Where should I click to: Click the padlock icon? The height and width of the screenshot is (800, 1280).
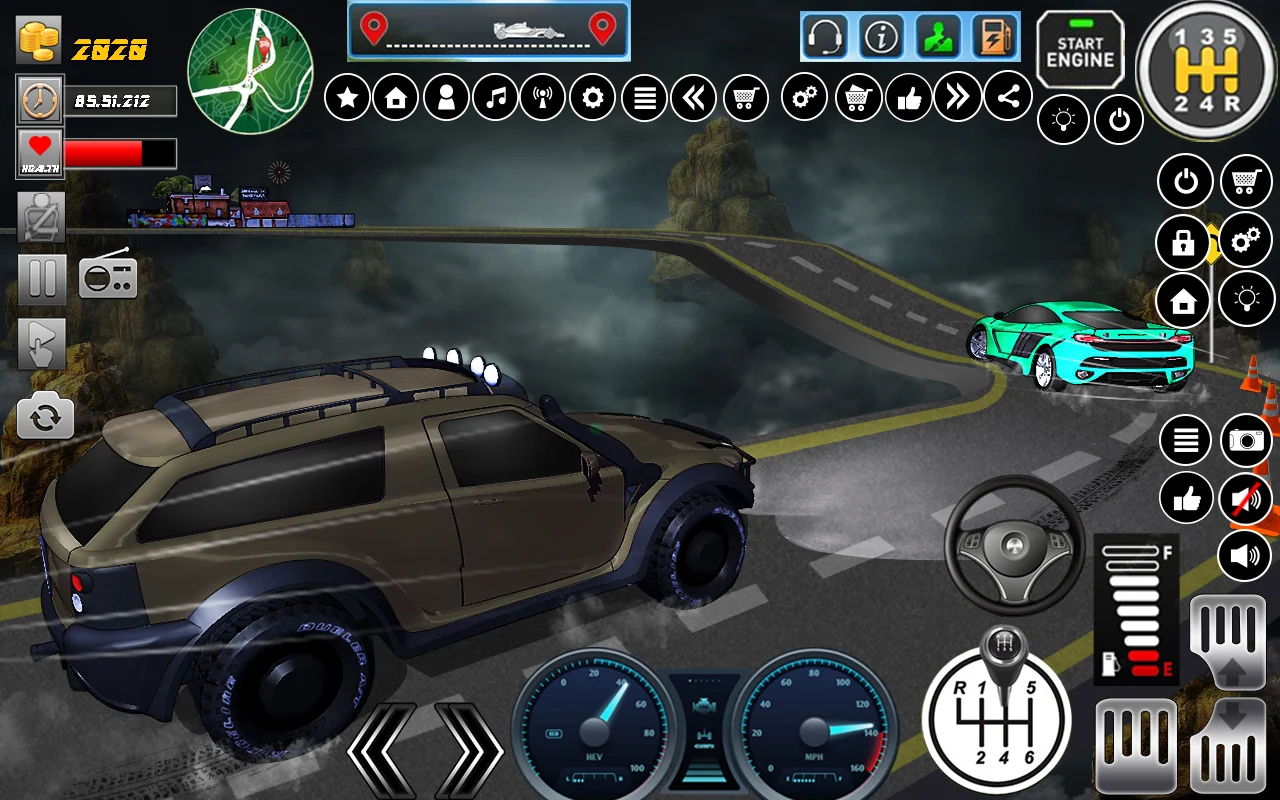point(1182,242)
